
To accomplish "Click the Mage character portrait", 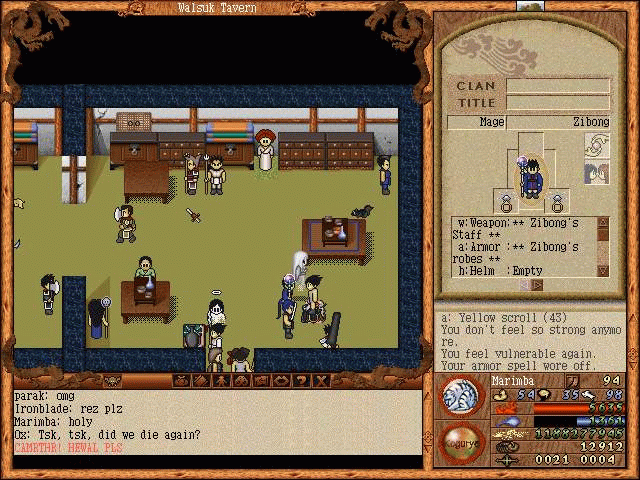I will click(x=531, y=178).
